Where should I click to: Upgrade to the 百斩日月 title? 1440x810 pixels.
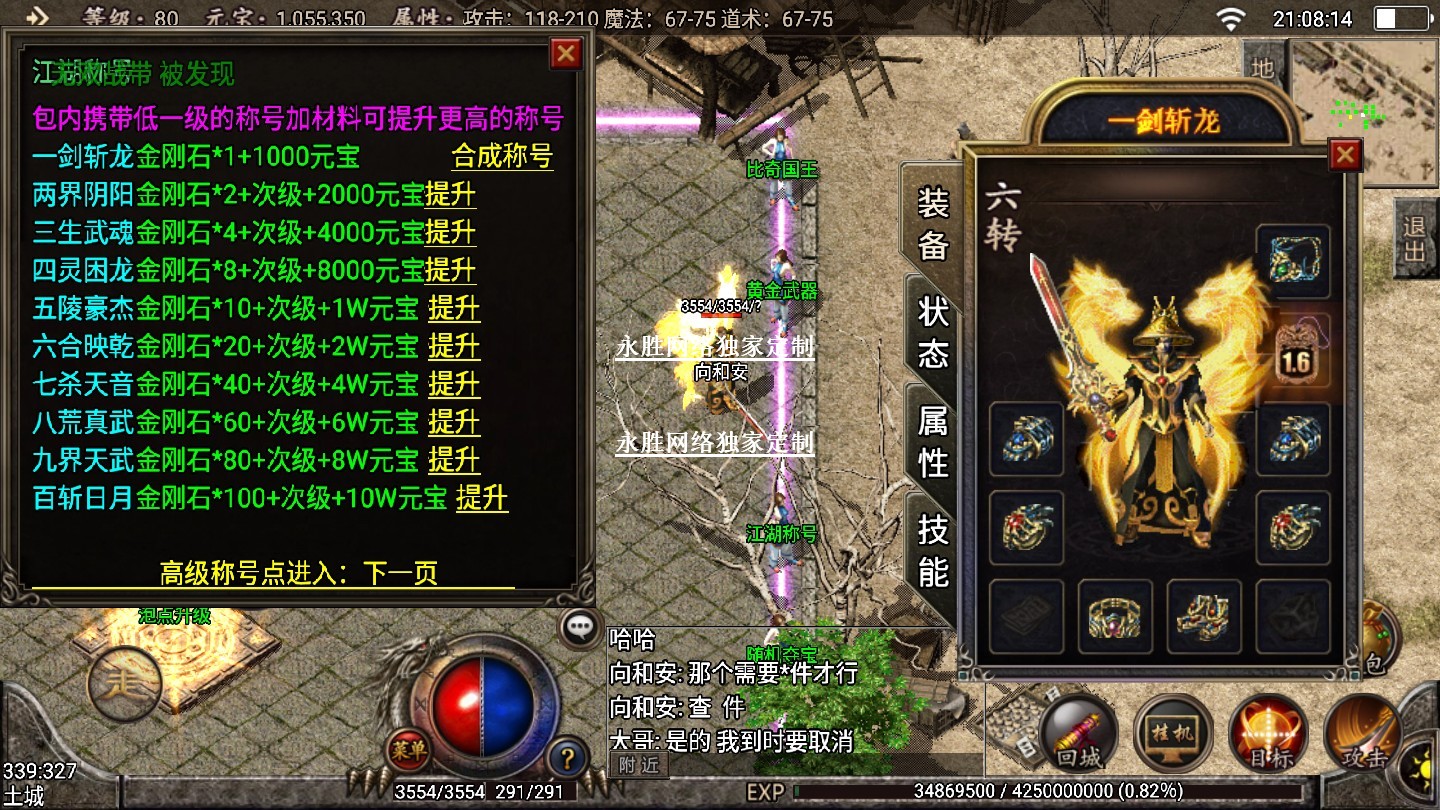[482, 498]
